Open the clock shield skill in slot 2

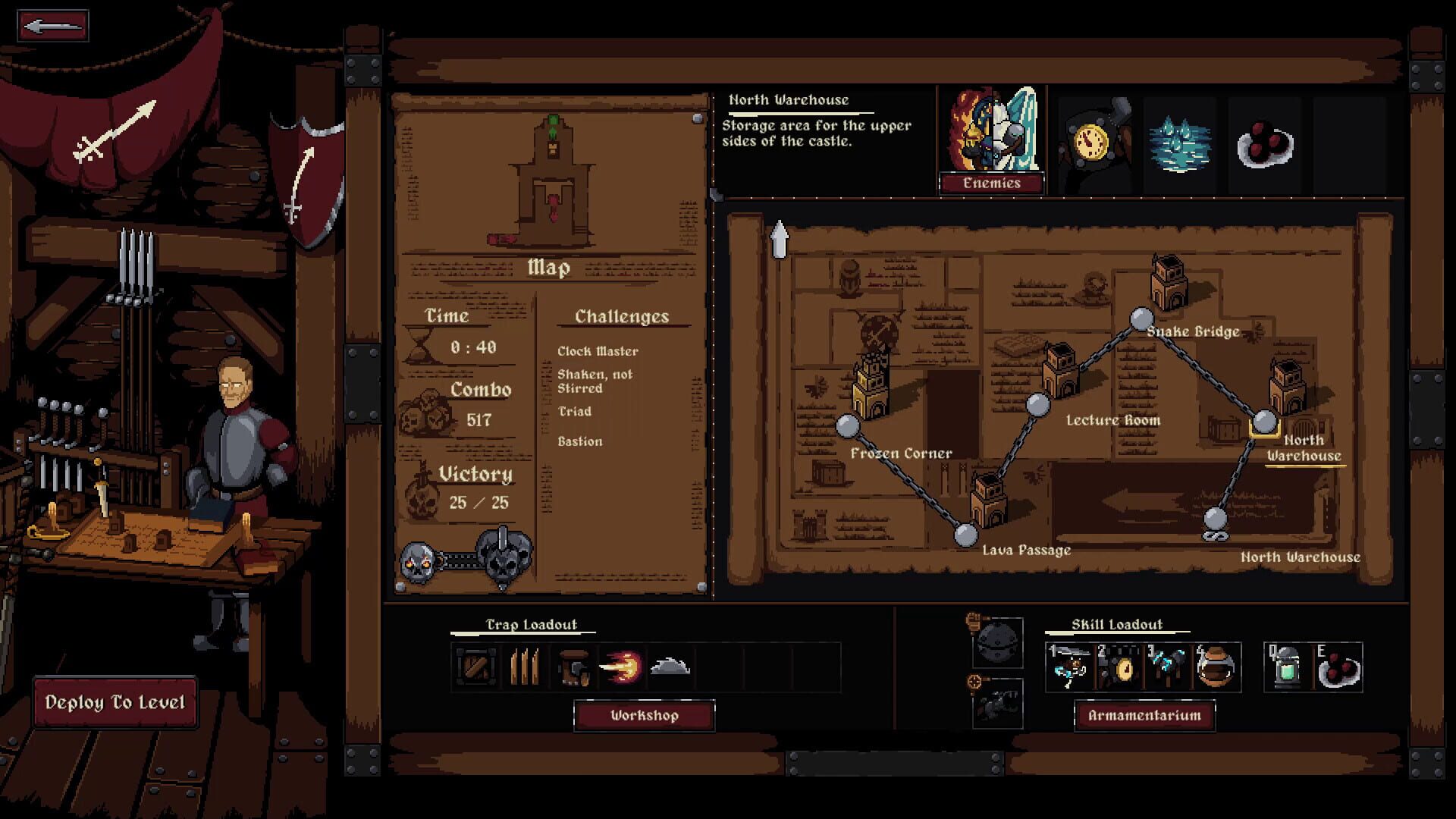(1121, 665)
